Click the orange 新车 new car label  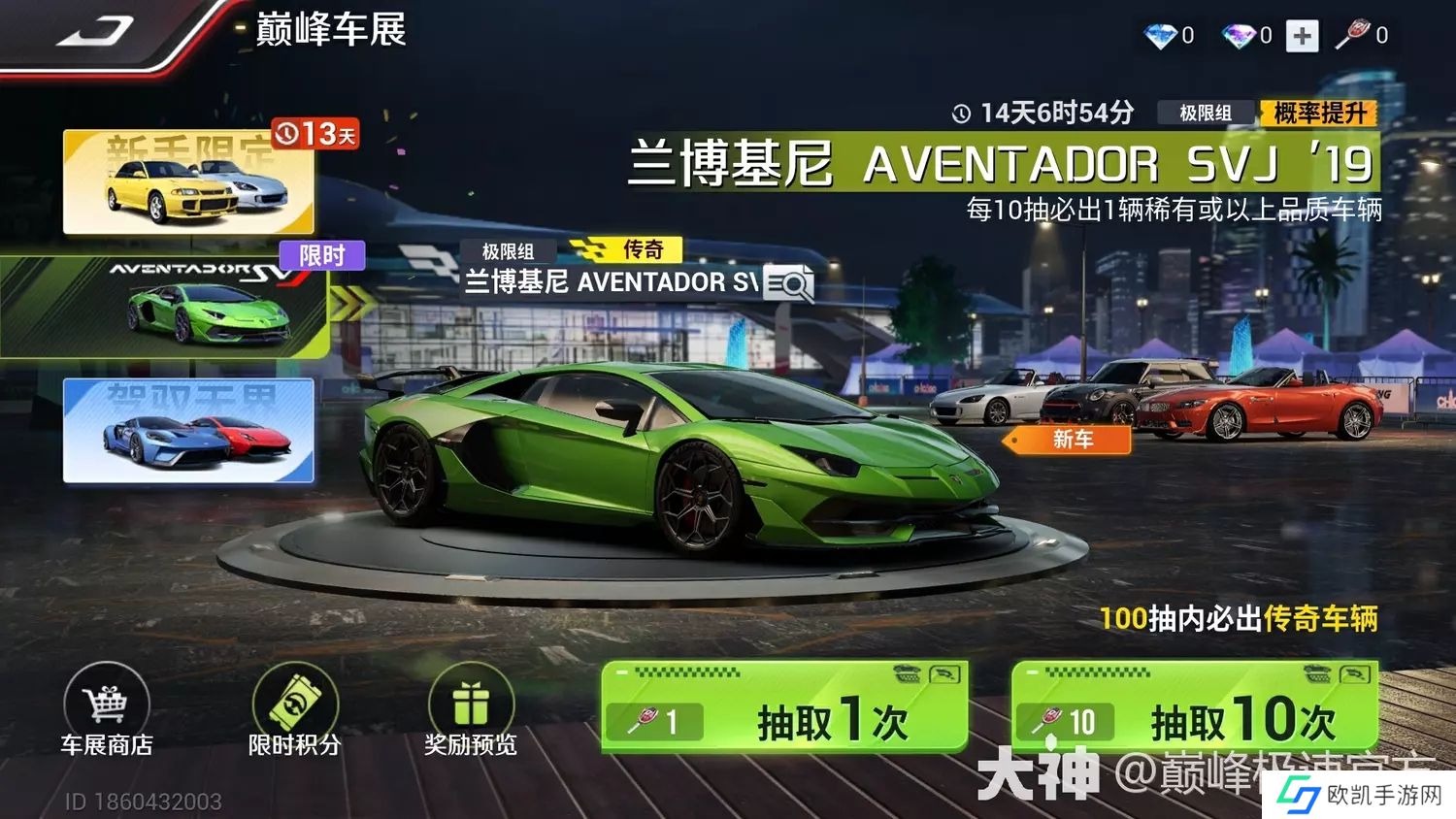[1071, 440]
